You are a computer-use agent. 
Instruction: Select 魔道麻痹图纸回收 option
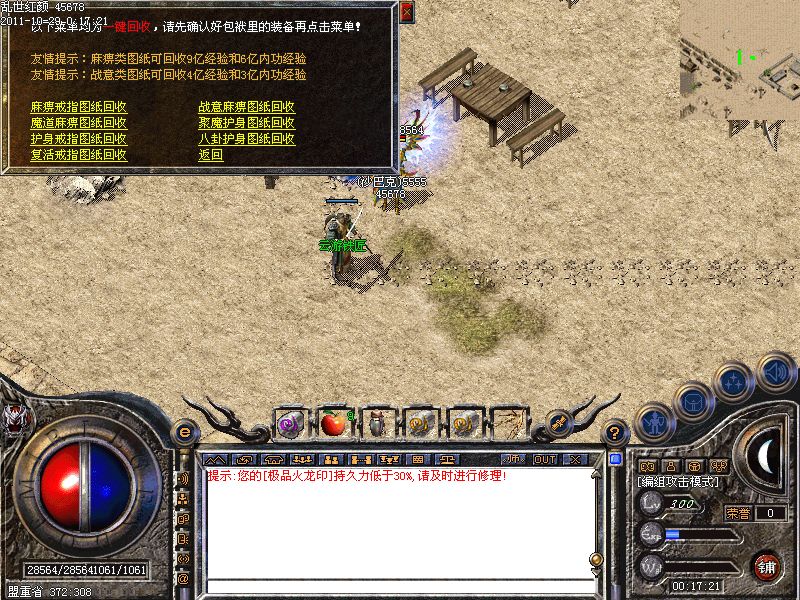[79, 123]
